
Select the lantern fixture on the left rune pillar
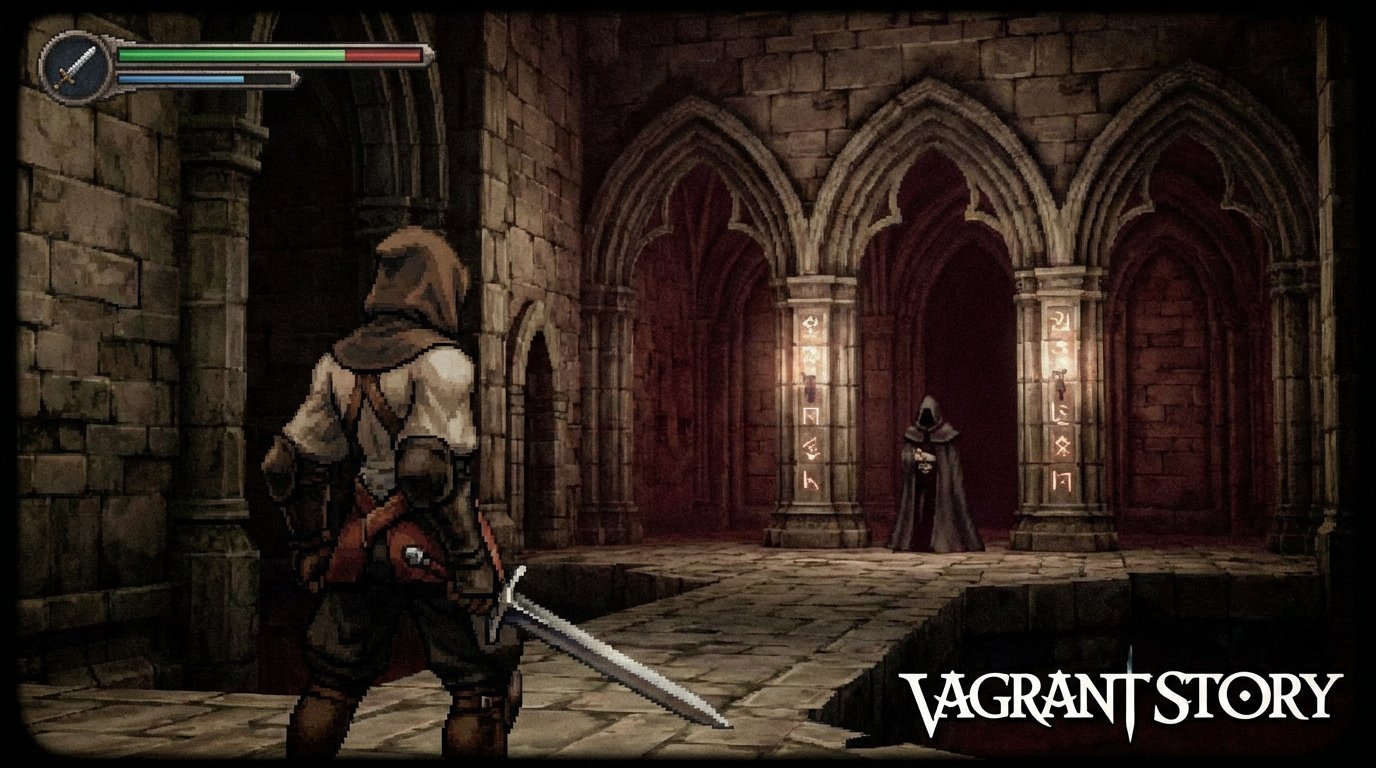pyautogui.click(x=810, y=386)
